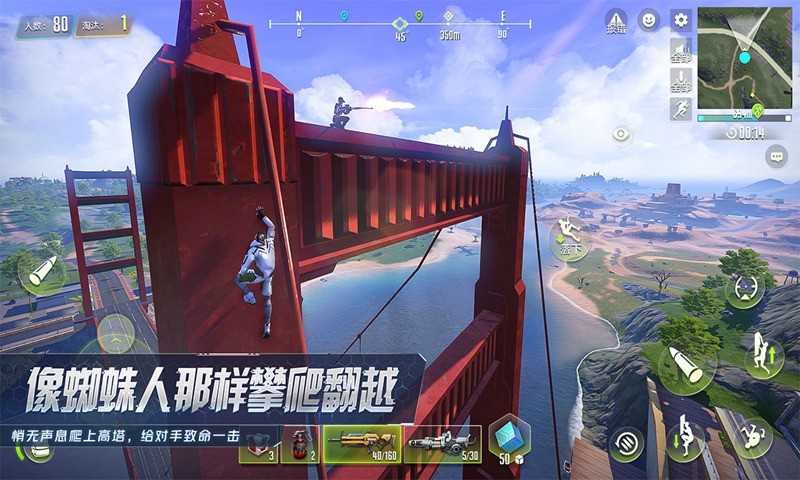Toggle the speaker audio button
The height and width of the screenshot is (480, 800).
pos(681,50)
